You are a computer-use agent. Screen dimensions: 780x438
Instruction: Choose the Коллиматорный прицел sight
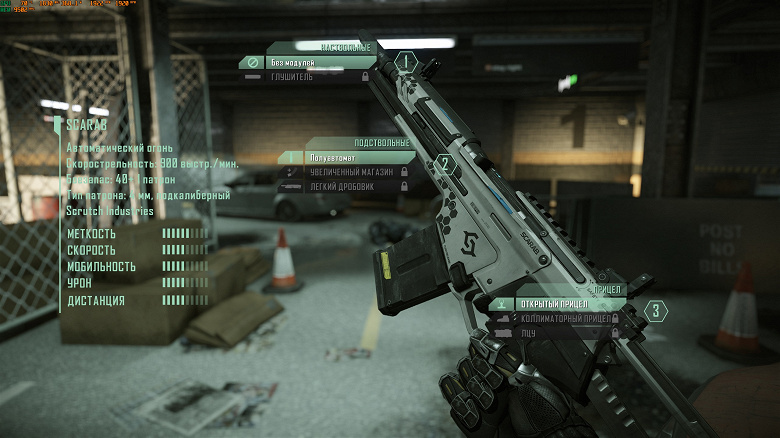coord(565,318)
